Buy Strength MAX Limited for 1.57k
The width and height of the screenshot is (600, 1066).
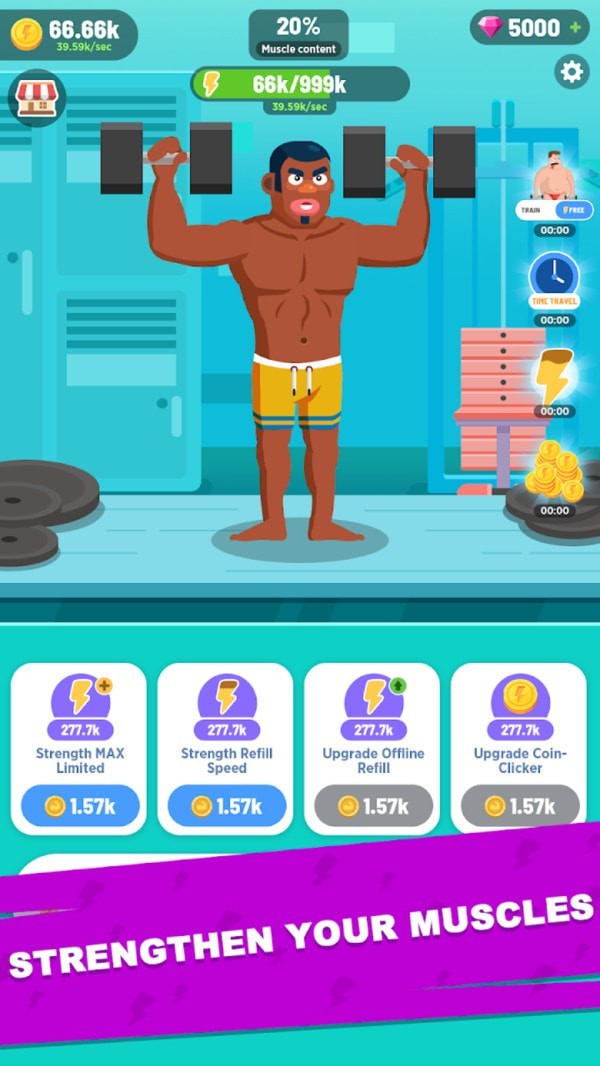pos(79,806)
